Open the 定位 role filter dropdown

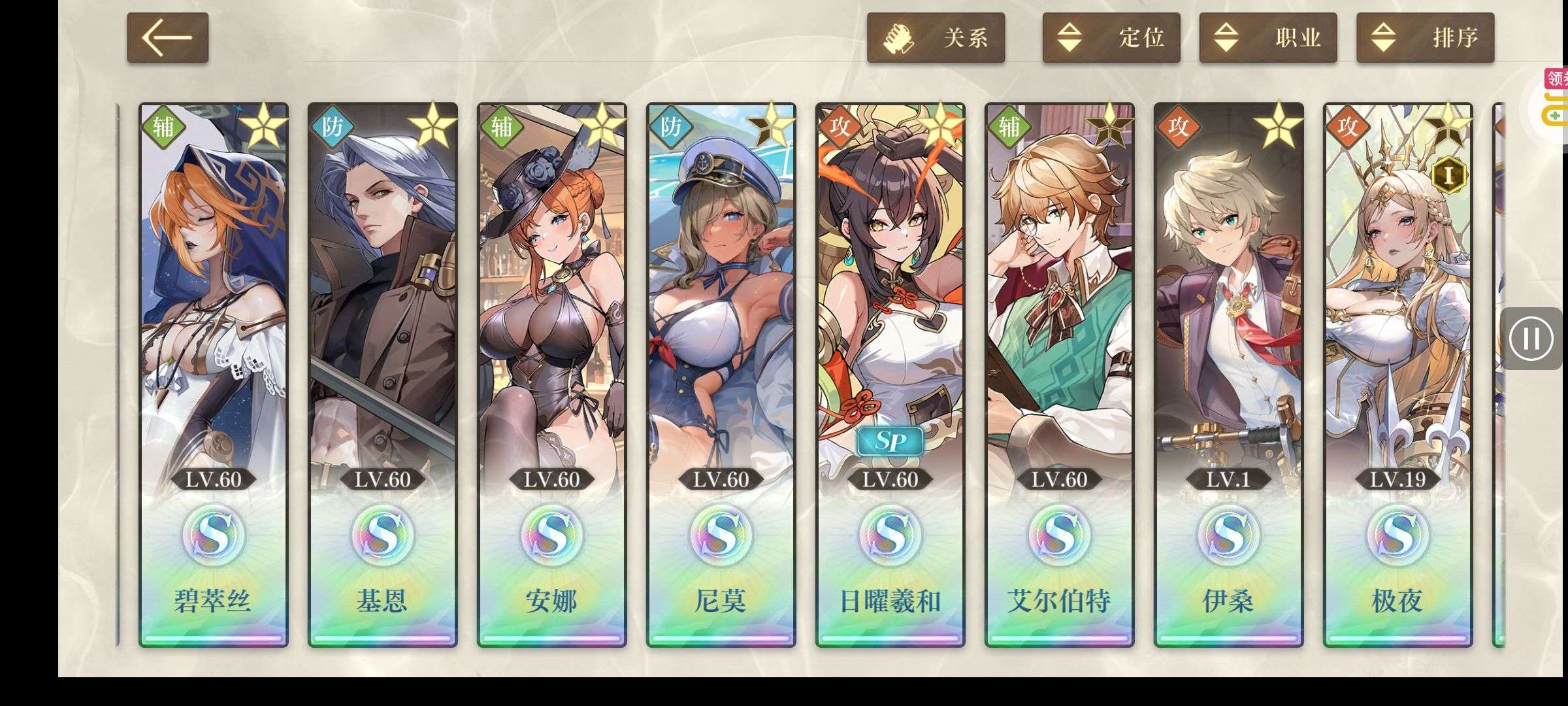[x=1111, y=38]
